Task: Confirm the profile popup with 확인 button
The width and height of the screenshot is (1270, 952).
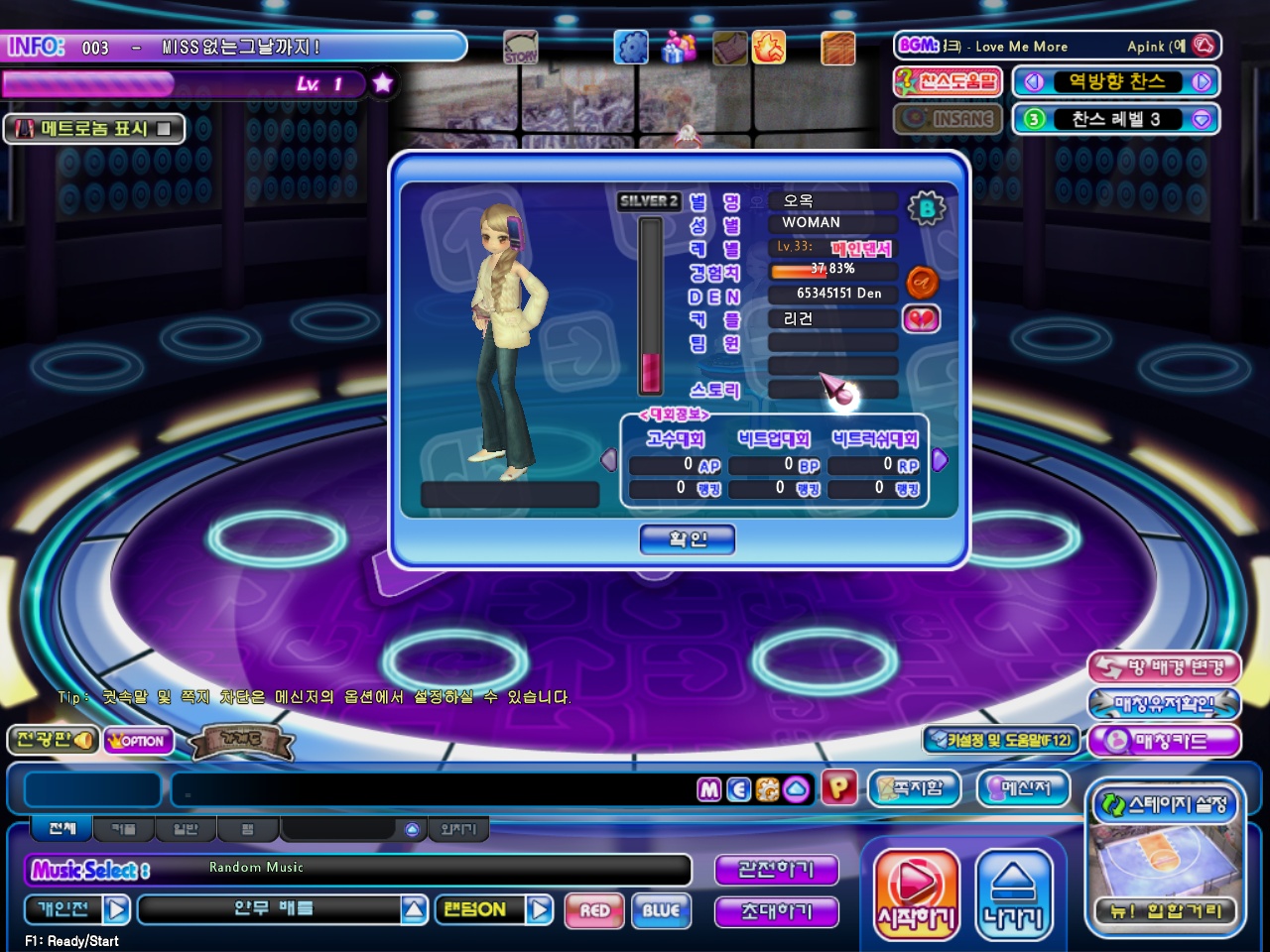Action: click(x=688, y=539)
